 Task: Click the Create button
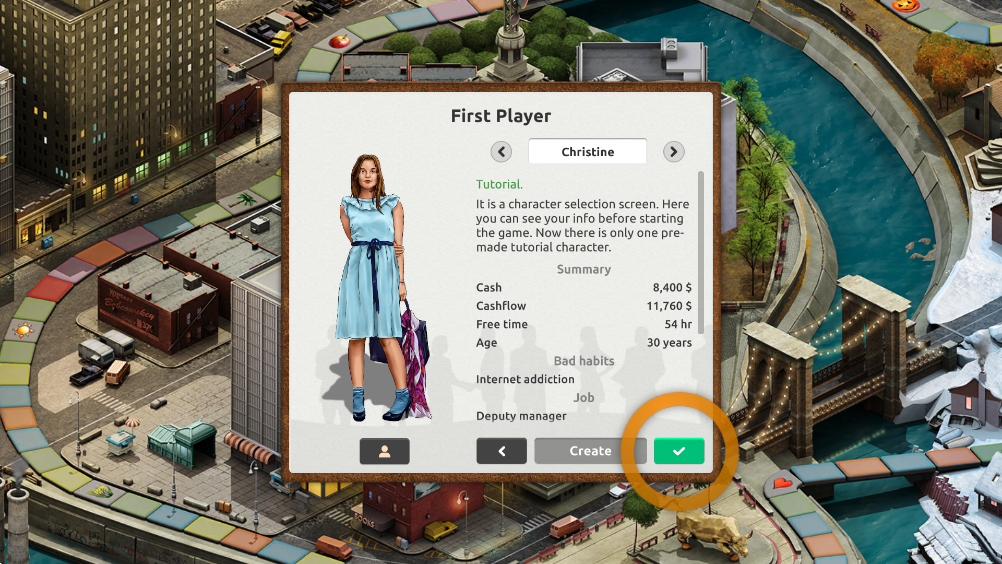click(x=590, y=451)
